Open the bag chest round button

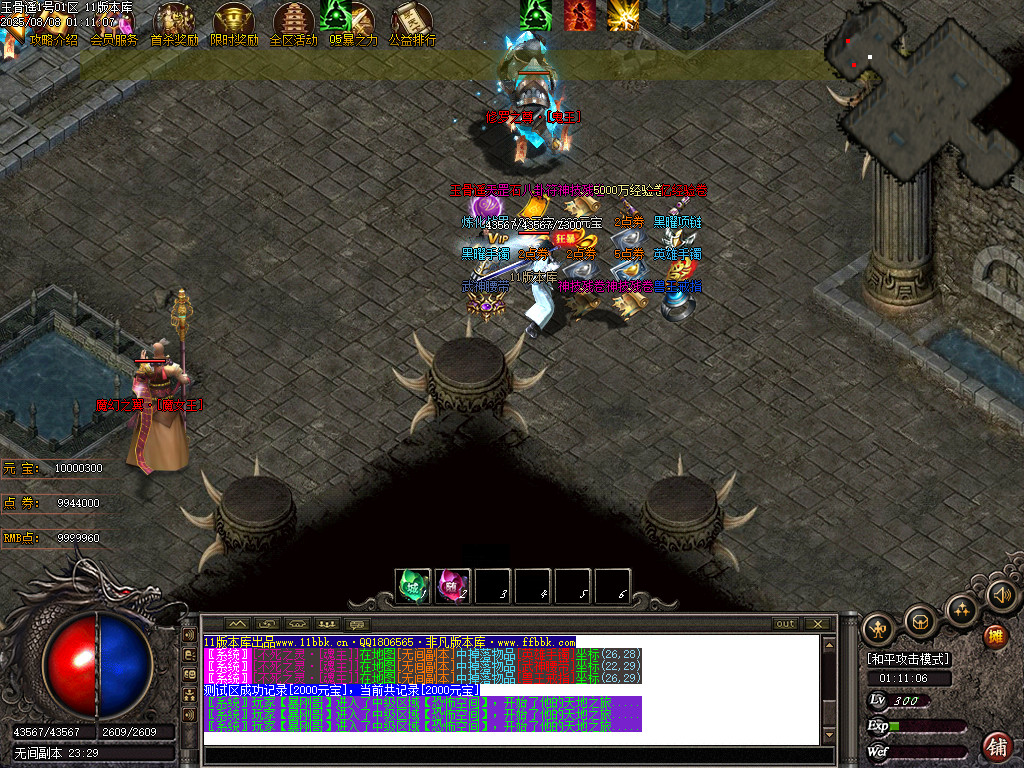(919, 622)
